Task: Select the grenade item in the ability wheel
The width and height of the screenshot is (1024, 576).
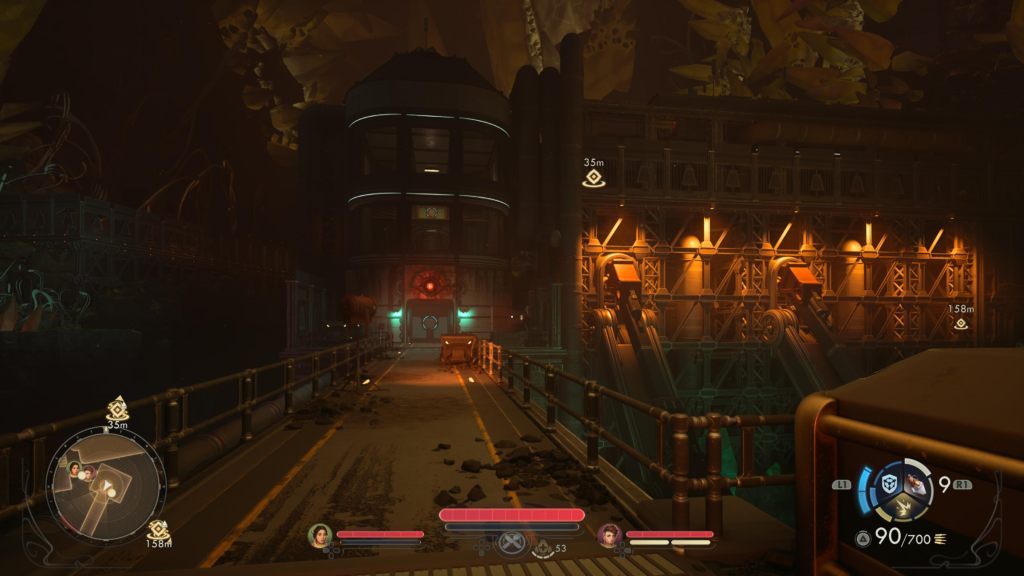Action: pyautogui.click(x=916, y=484)
